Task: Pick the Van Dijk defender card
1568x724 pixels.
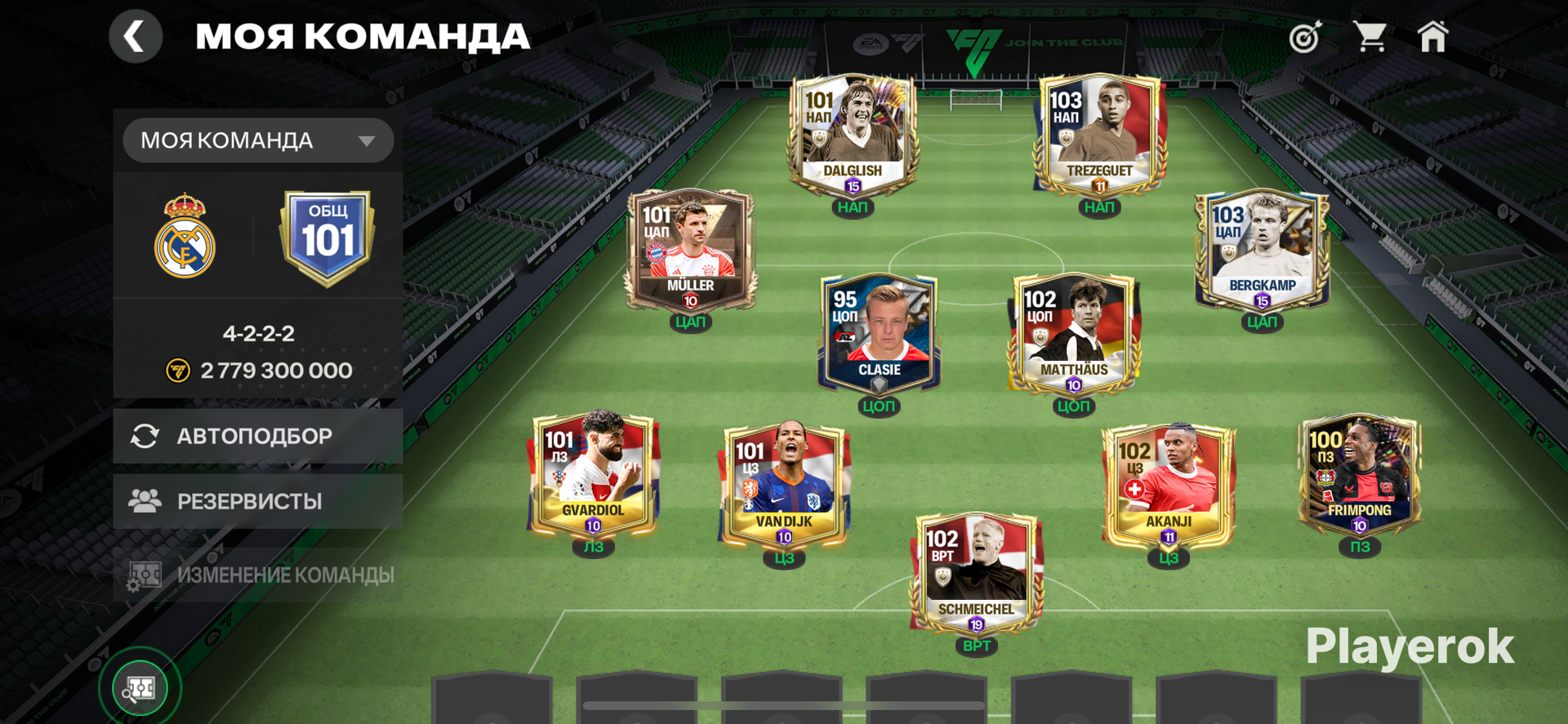Action: (x=784, y=486)
